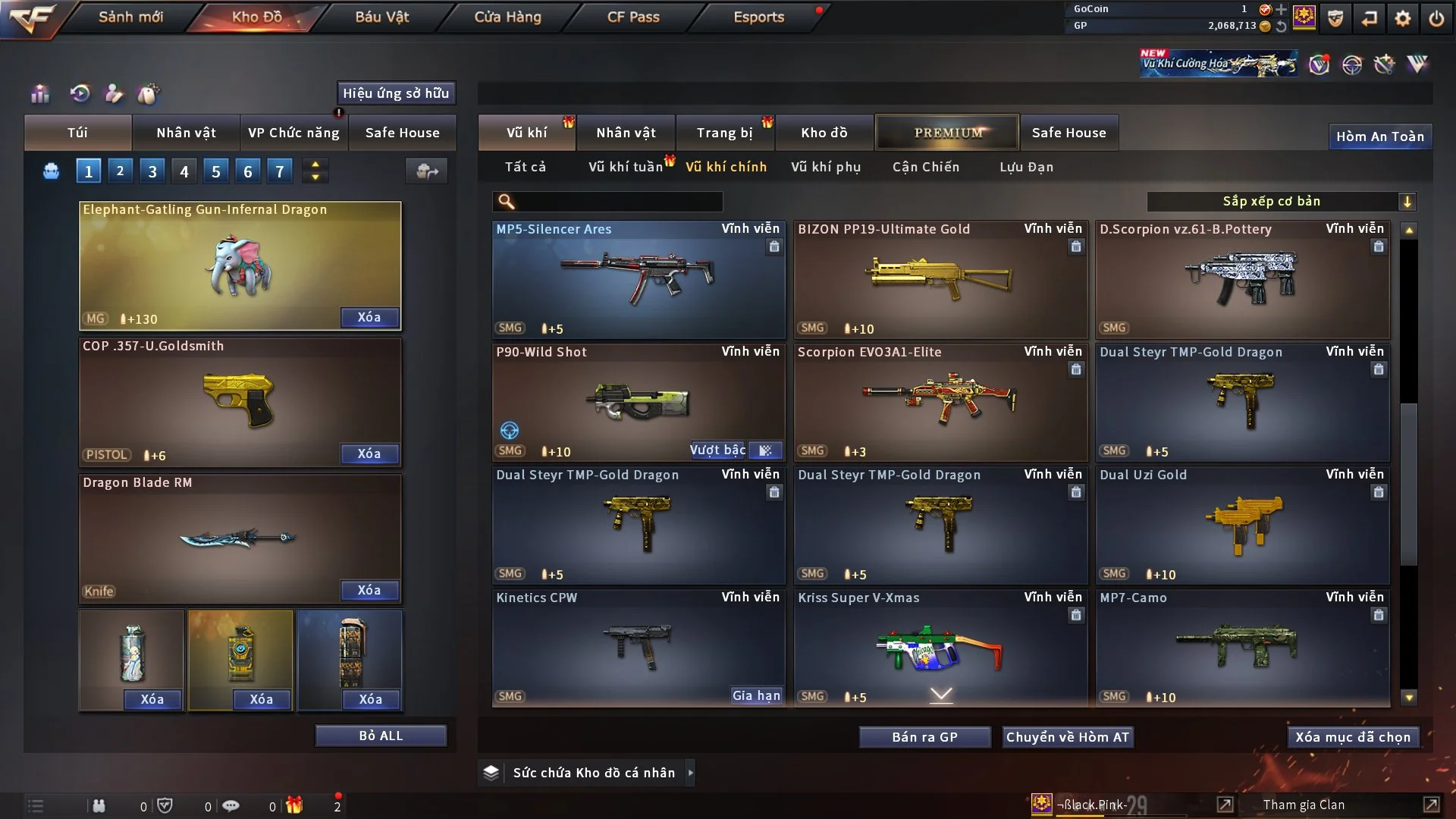Open the settings gear icon
Image resolution: width=1456 pixels, height=819 pixels.
(1402, 18)
